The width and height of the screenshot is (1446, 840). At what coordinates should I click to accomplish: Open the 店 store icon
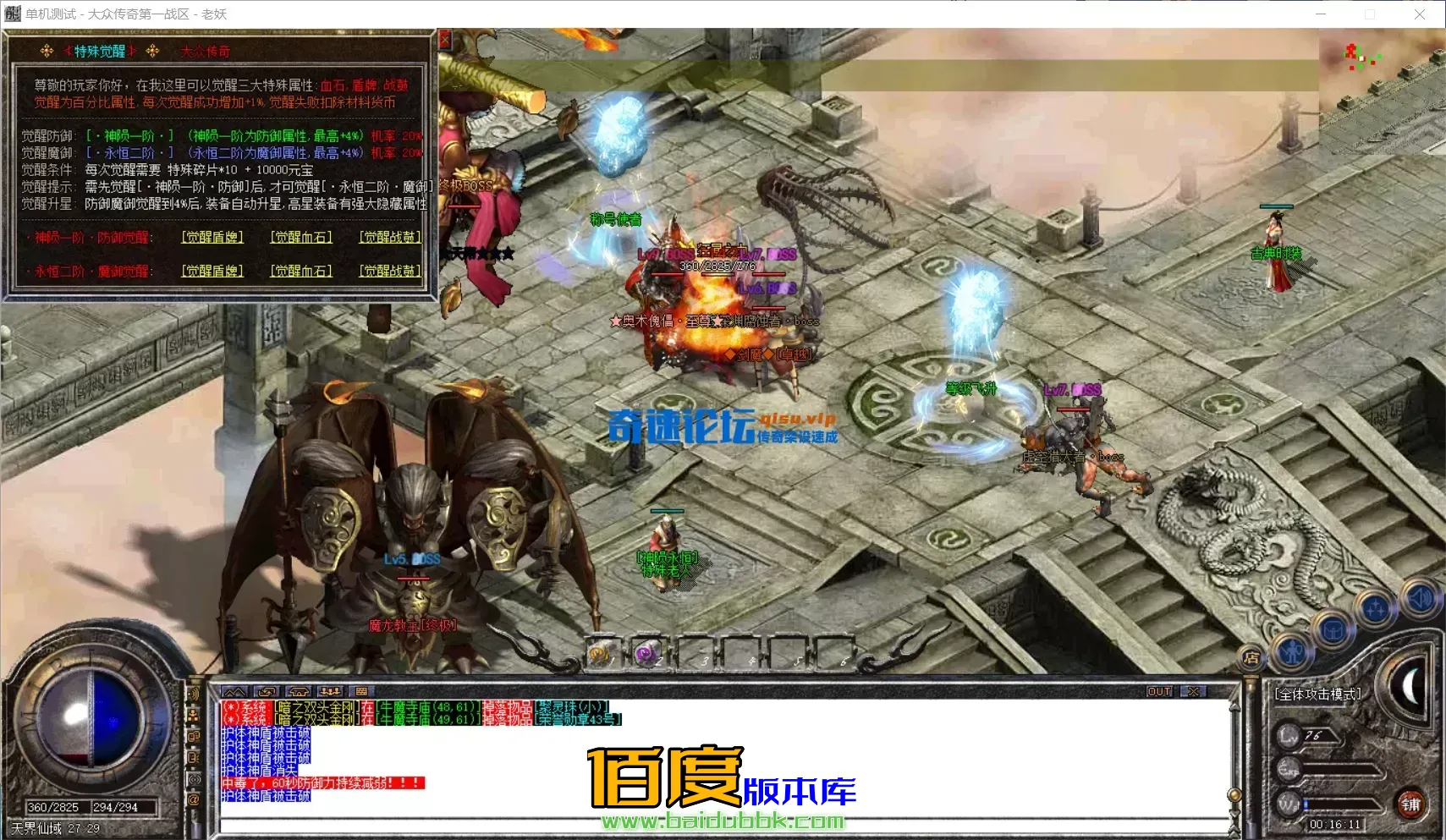pos(1251,658)
